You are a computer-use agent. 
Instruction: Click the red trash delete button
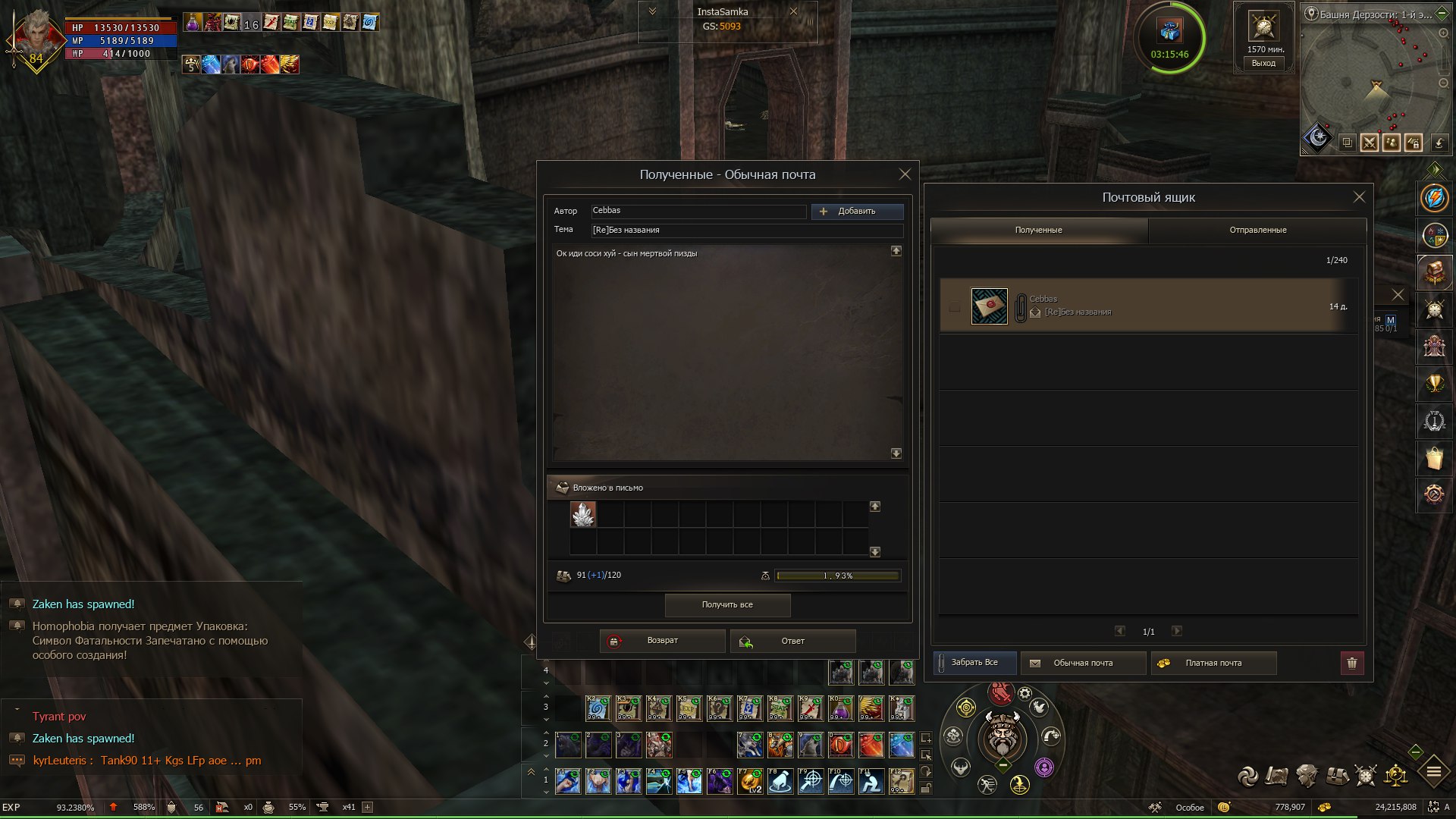click(1351, 664)
